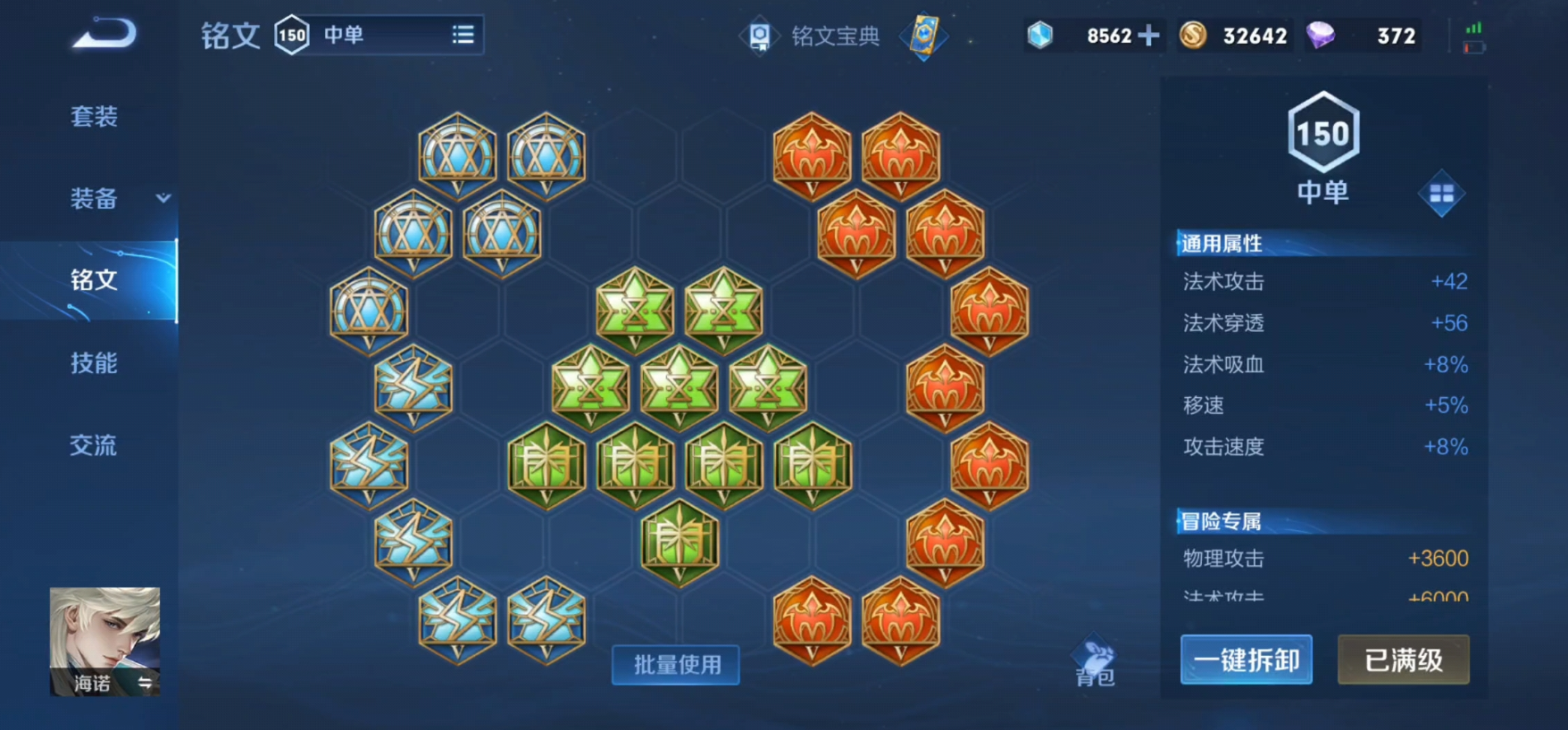
Task: Click the blue card book icon
Action: (924, 36)
